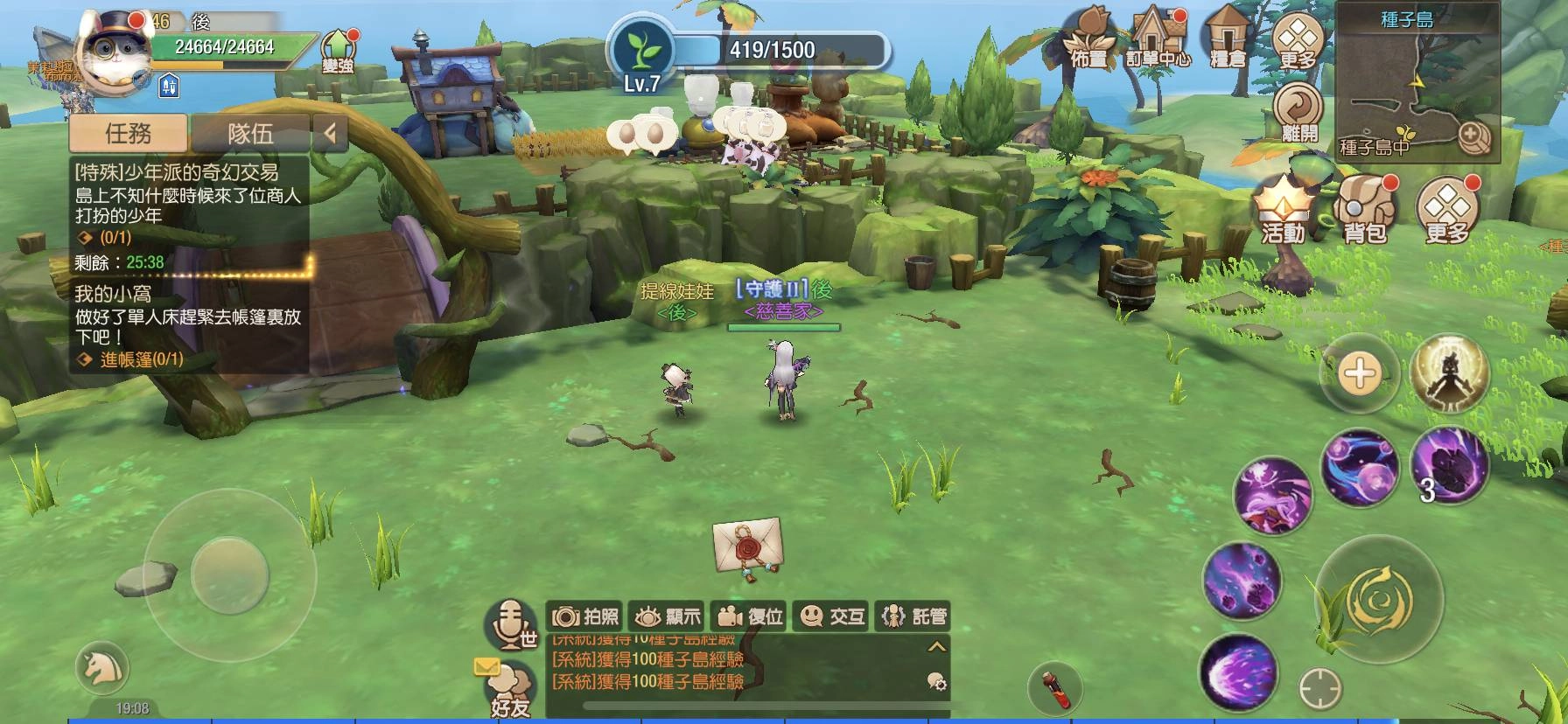This screenshot has height=724, width=1568.
Task: Click the minimap's magnifier zoom button
Action: click(x=1473, y=136)
